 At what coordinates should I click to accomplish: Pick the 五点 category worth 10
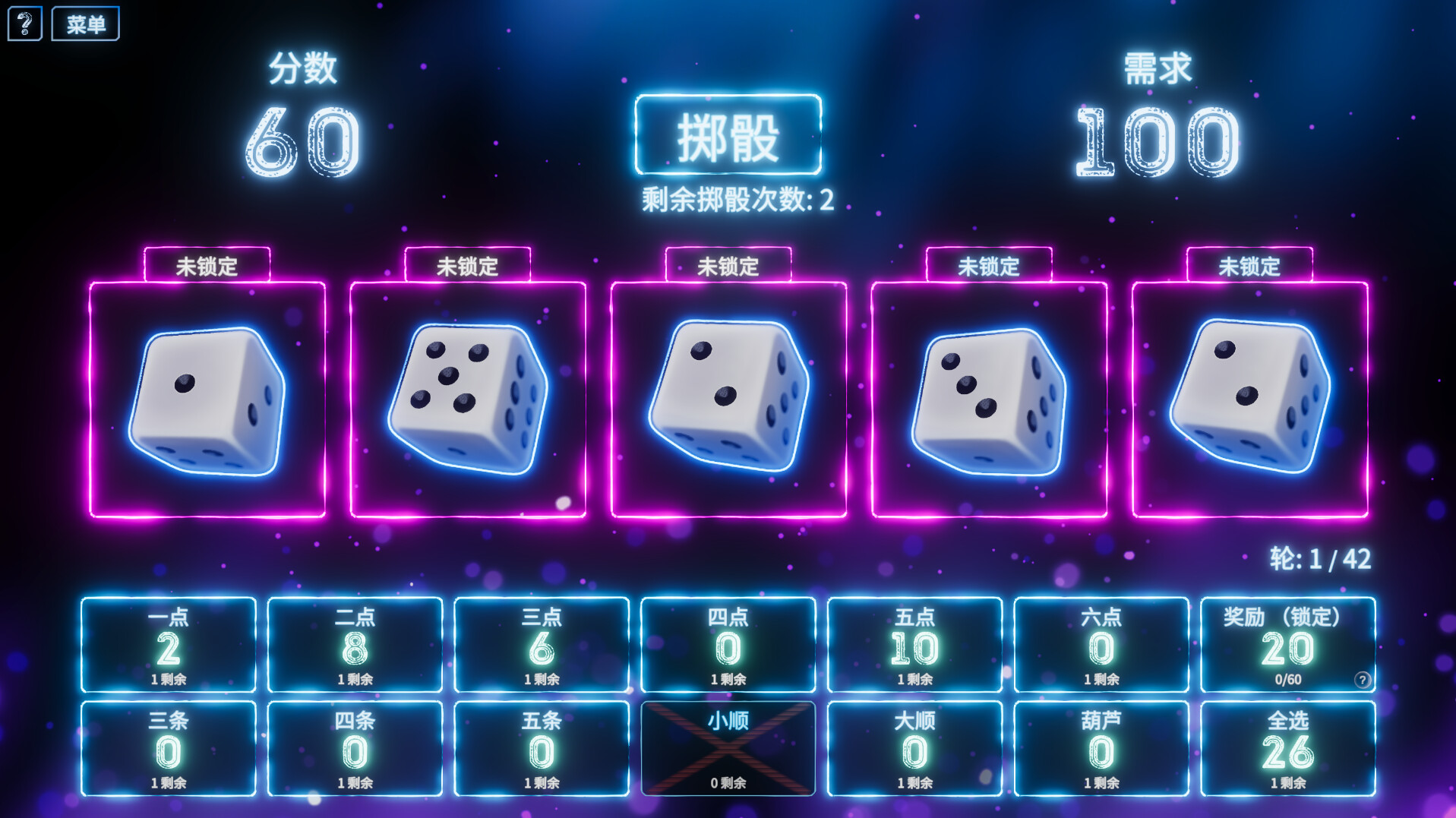point(914,646)
